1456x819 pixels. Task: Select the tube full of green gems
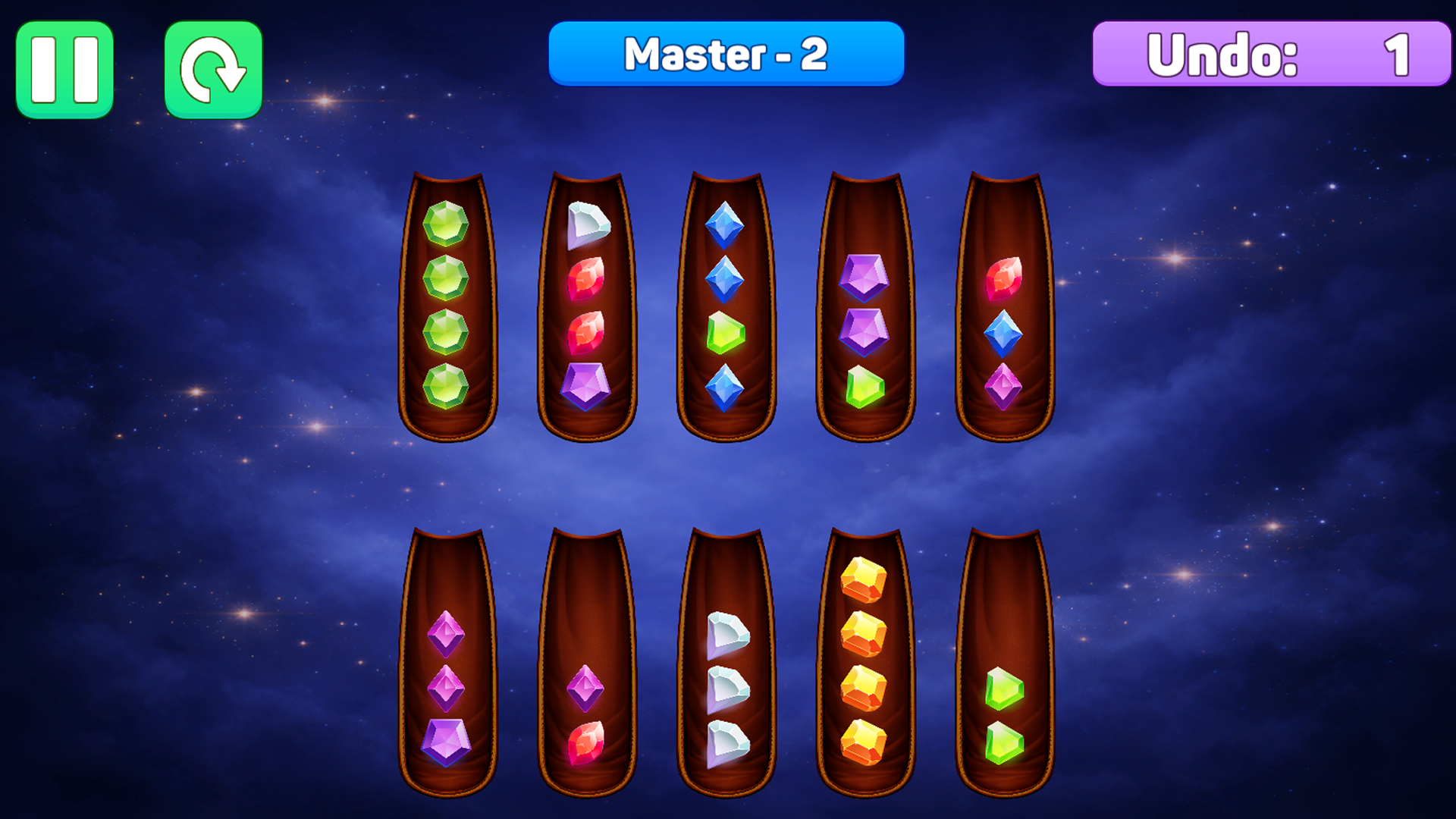pyautogui.click(x=447, y=303)
